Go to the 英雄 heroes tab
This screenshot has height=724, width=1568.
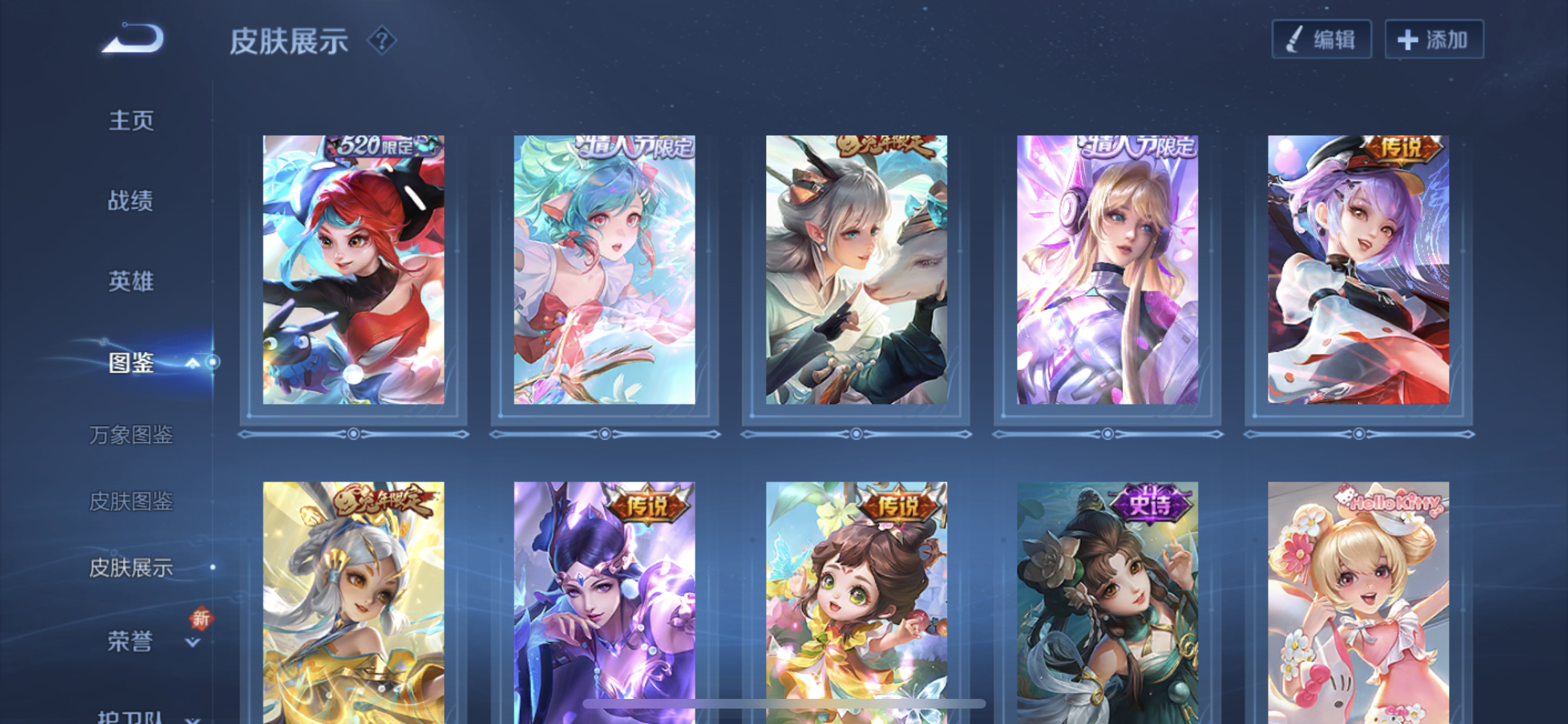click(131, 281)
